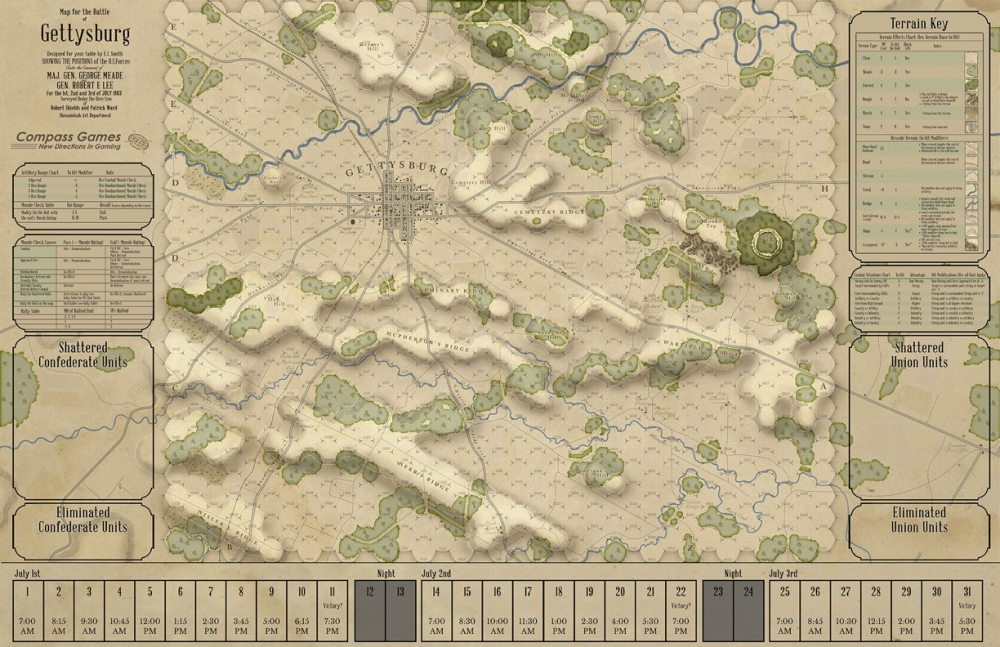Screen dimensions: 1000x647
Task: Select turn 14 box starting July 2nd
Action: 436,609
